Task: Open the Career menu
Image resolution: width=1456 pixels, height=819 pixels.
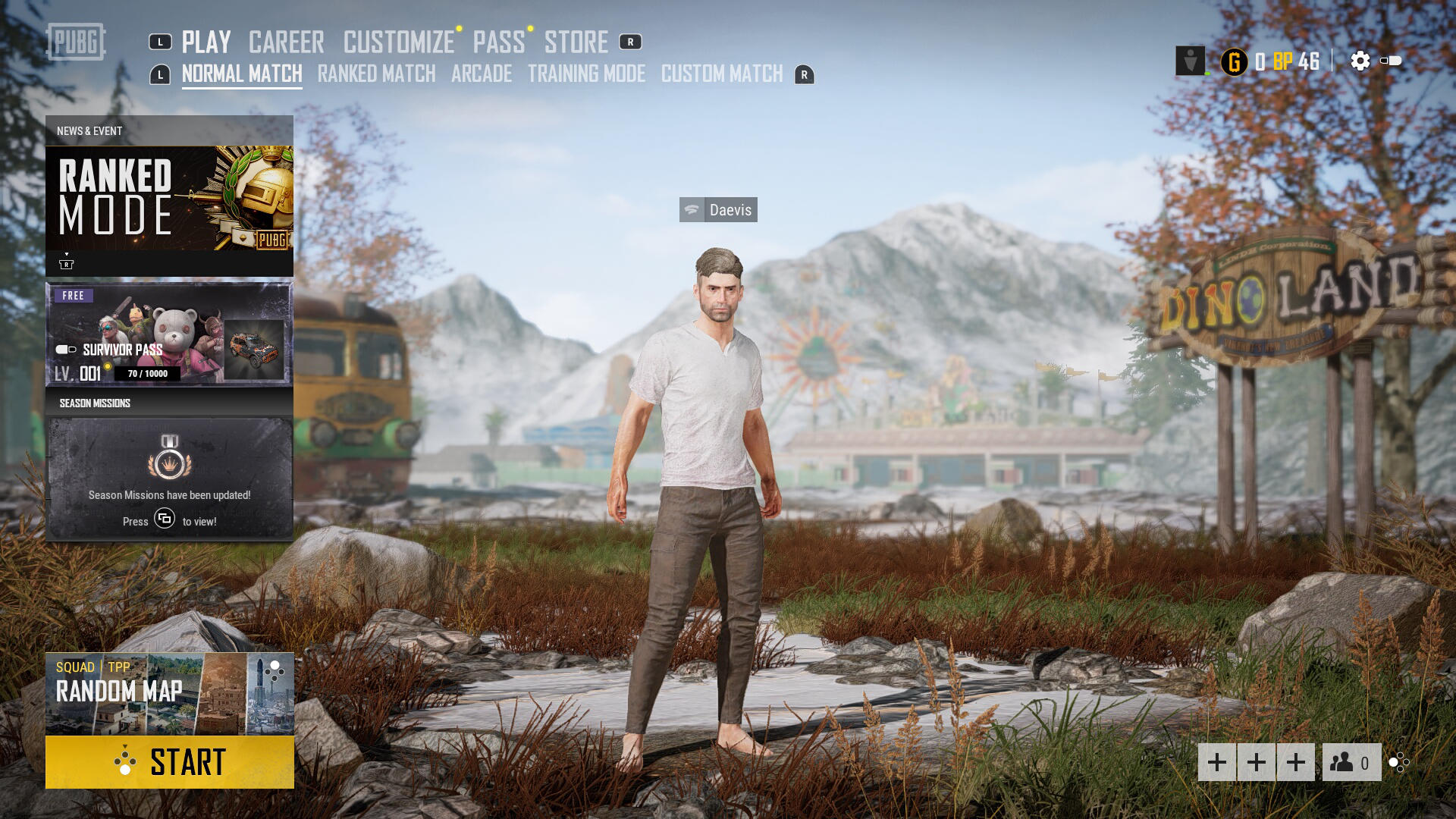Action: (x=286, y=42)
